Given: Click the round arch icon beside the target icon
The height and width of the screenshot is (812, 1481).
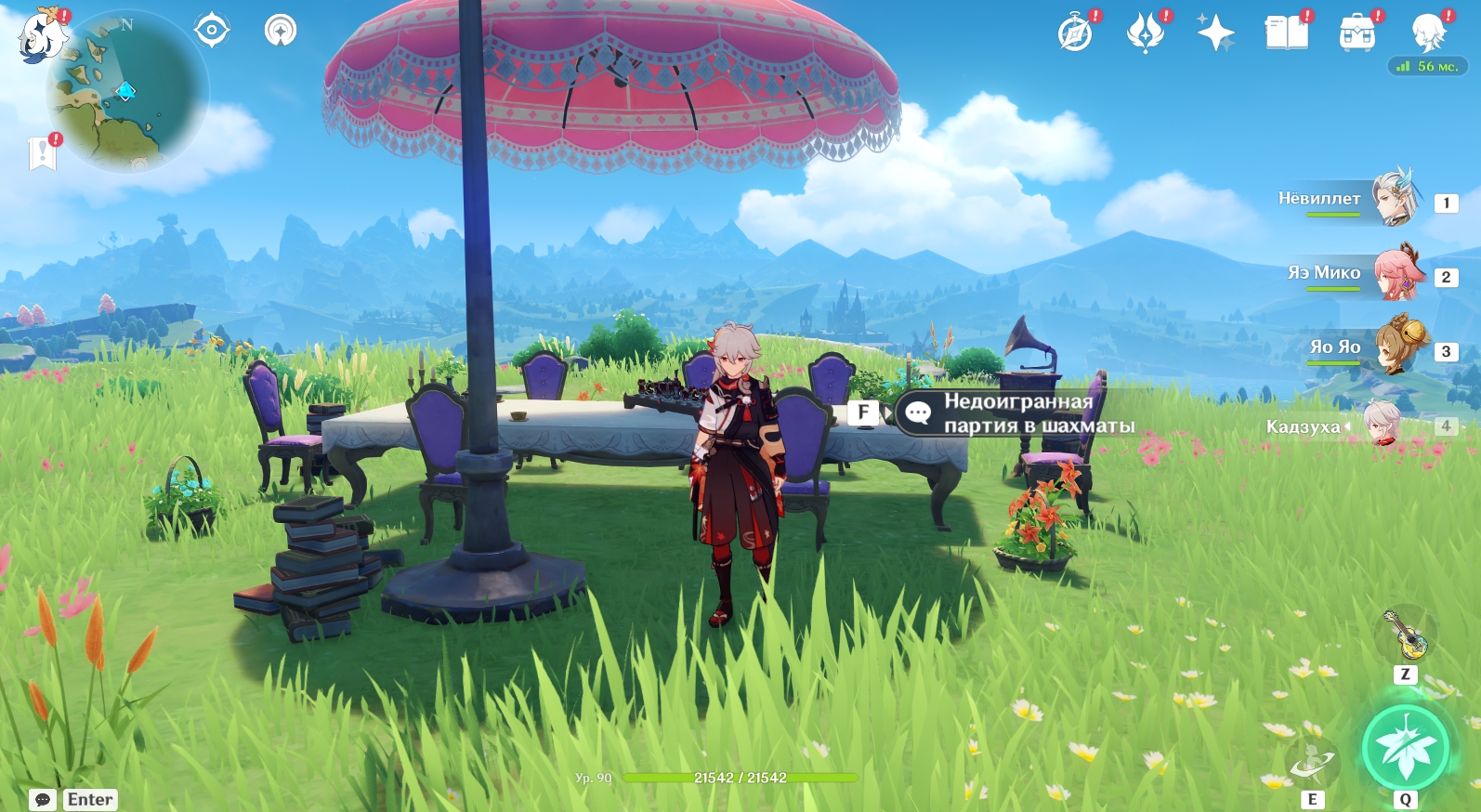Looking at the screenshot, I should 280,31.
